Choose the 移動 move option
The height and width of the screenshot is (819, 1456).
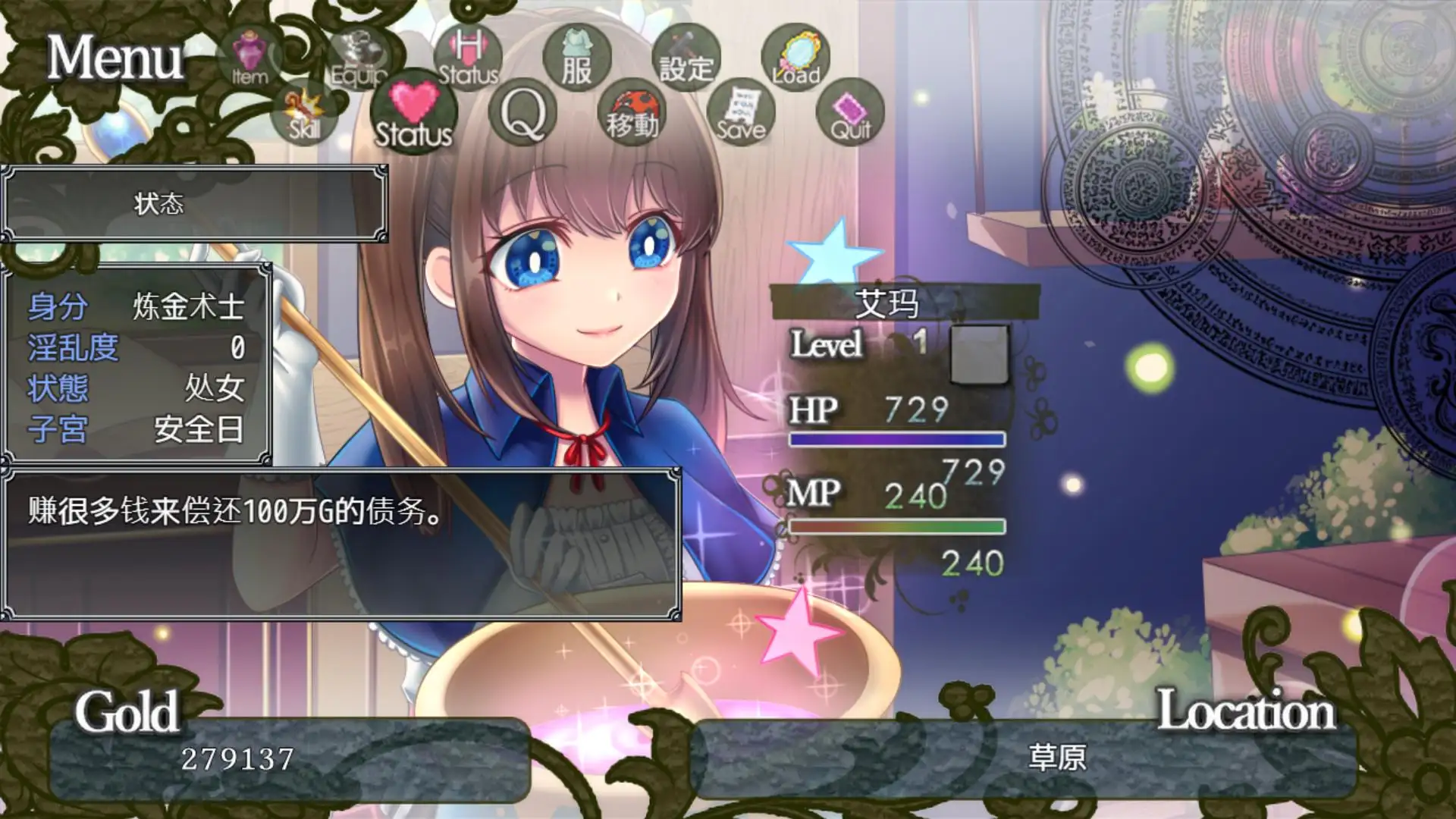click(x=632, y=114)
